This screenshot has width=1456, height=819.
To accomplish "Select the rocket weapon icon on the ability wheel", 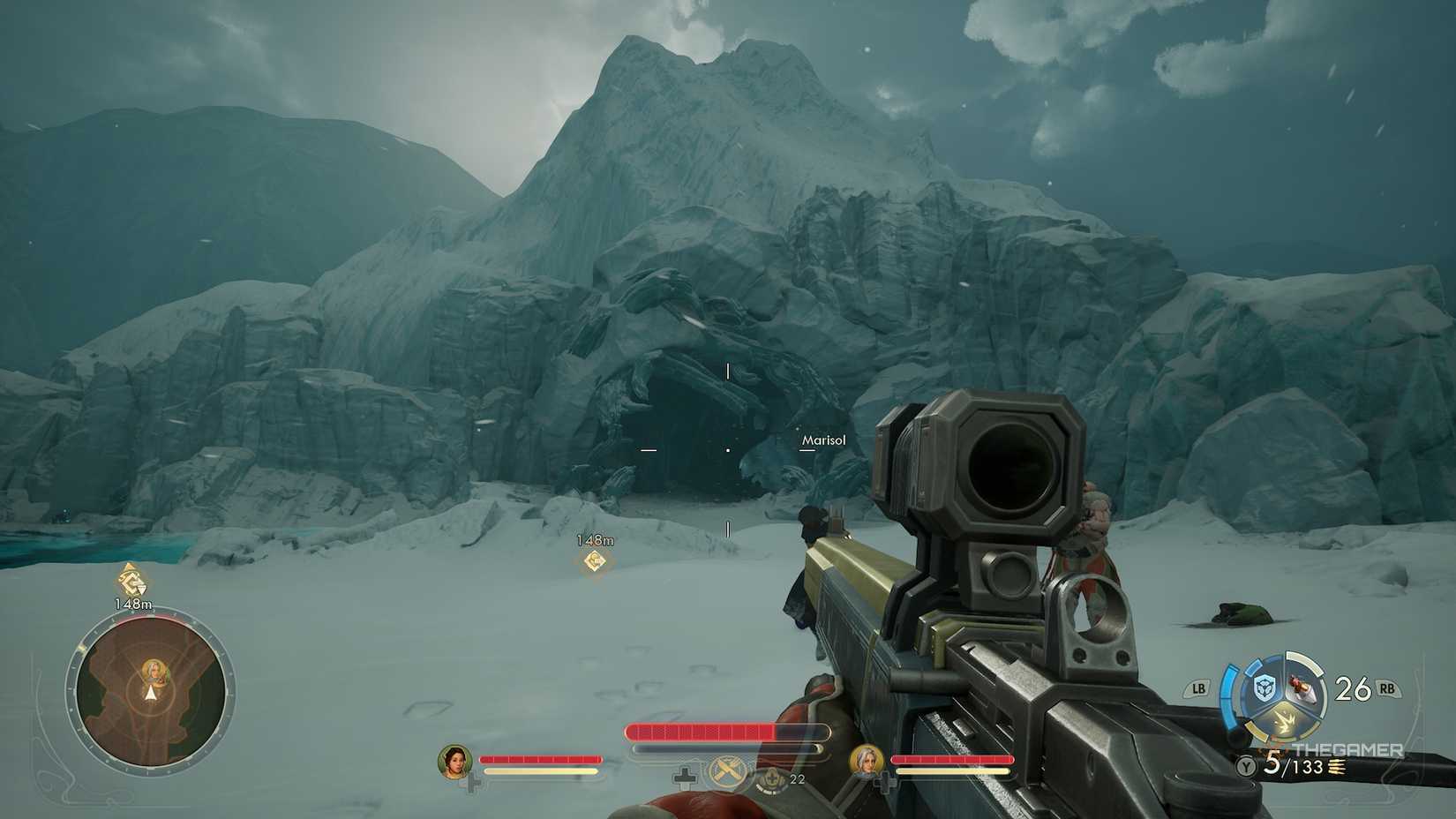I will pos(1303,688).
